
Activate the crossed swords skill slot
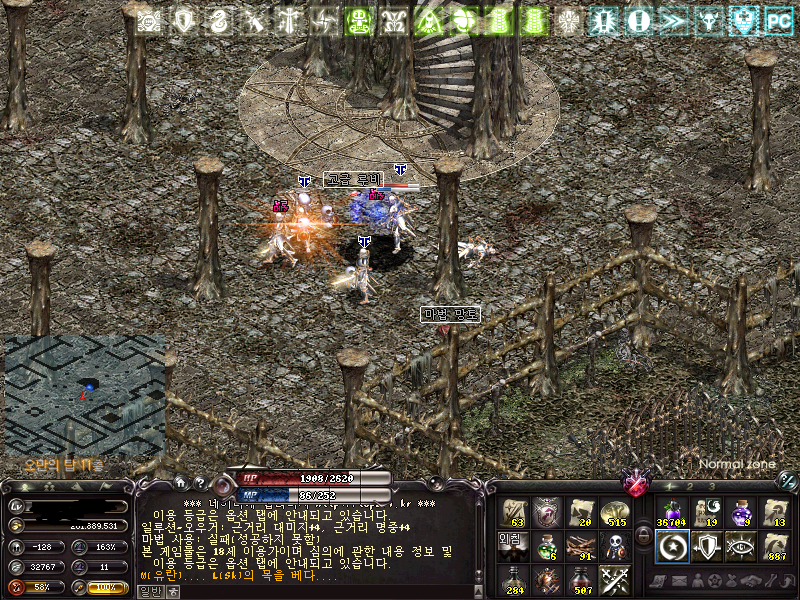click(613, 580)
